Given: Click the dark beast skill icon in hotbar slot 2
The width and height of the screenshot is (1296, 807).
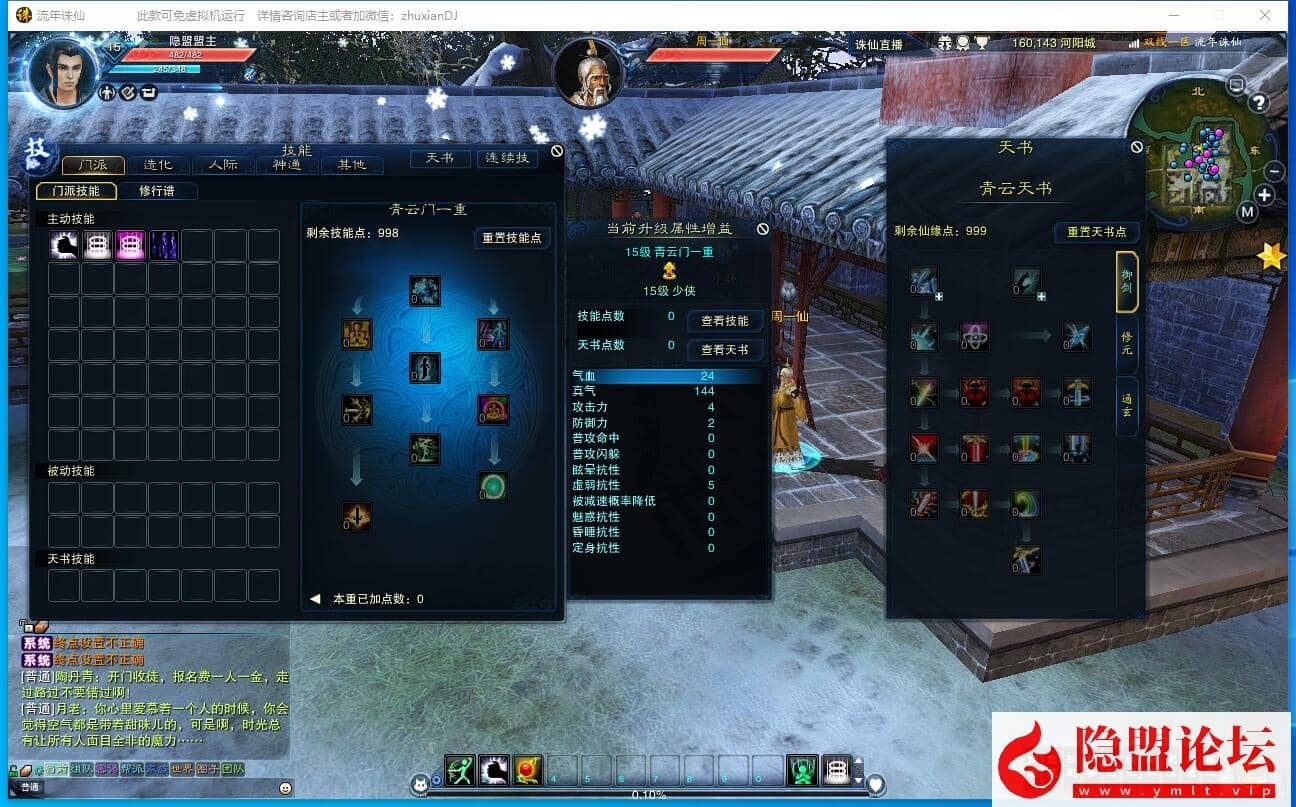Looking at the screenshot, I should pos(494,769).
